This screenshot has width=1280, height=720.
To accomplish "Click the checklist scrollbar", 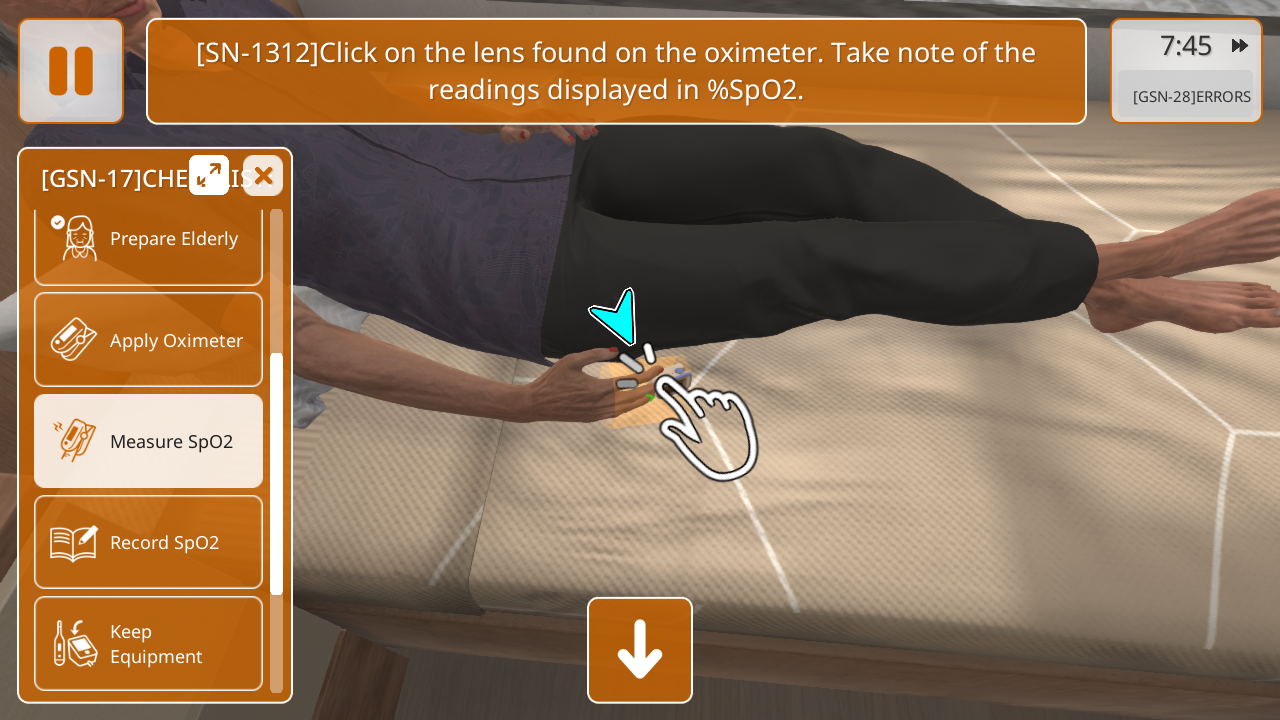I will tap(276, 474).
